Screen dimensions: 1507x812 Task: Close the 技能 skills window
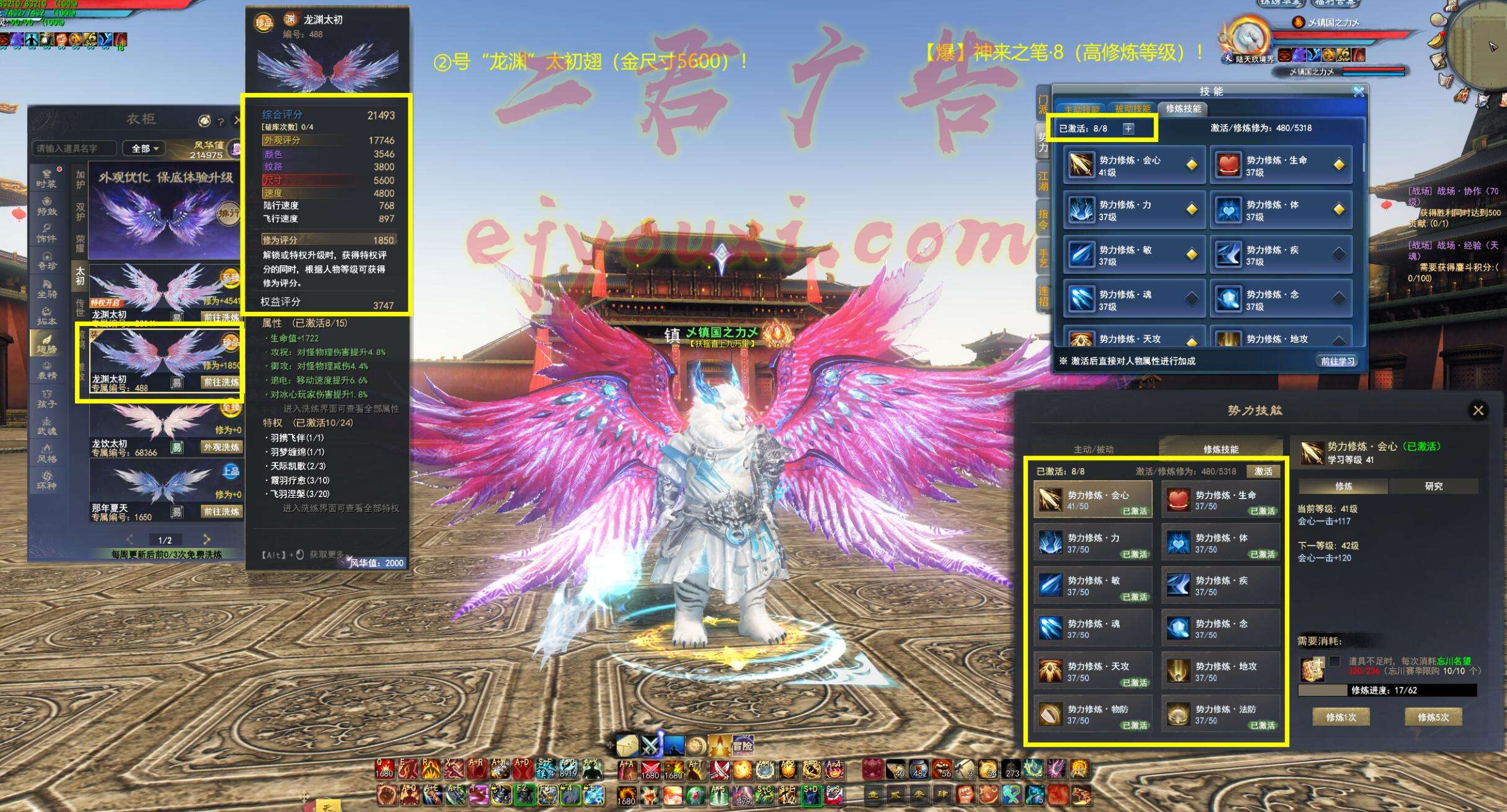click(1358, 92)
